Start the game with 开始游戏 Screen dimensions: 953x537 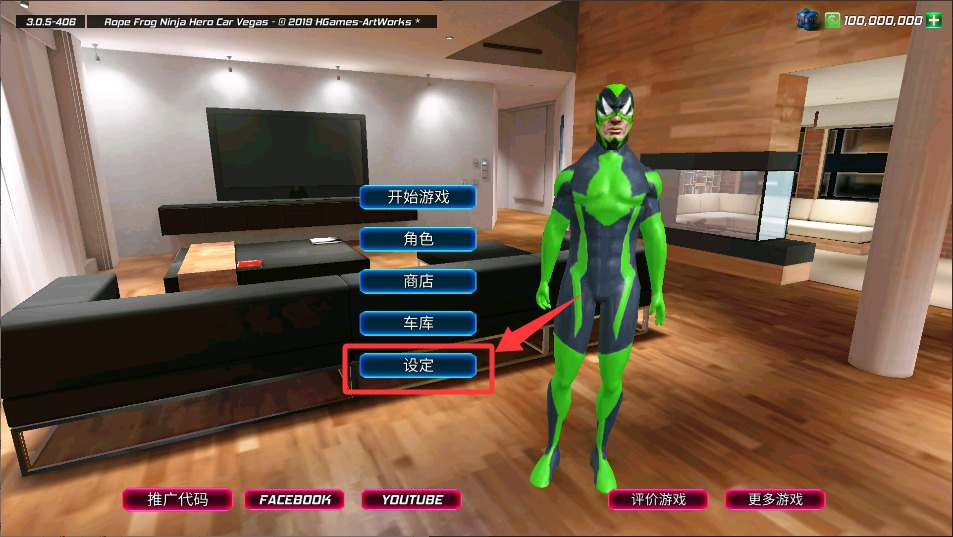click(418, 197)
